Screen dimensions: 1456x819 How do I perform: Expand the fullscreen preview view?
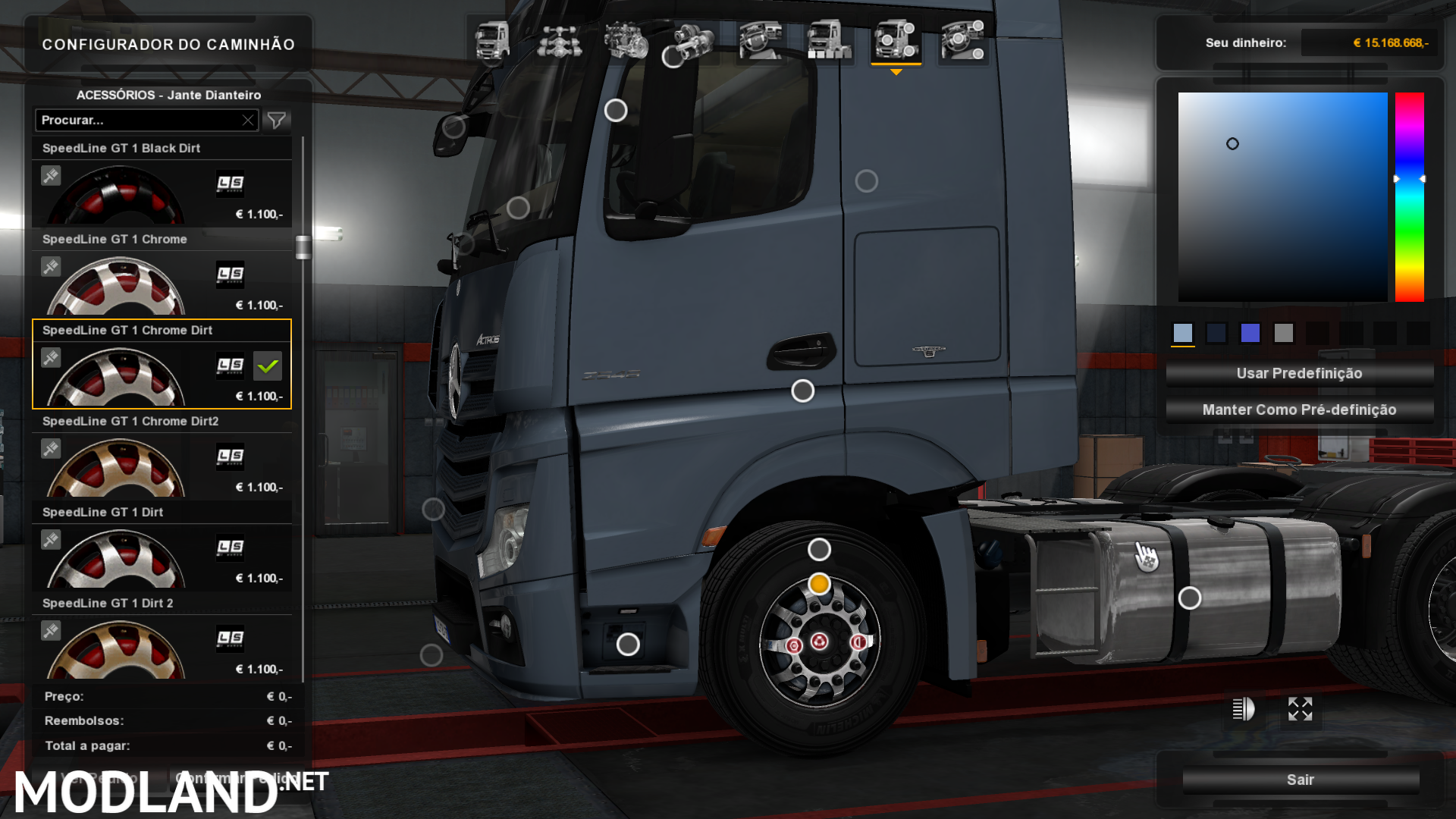point(1301,710)
